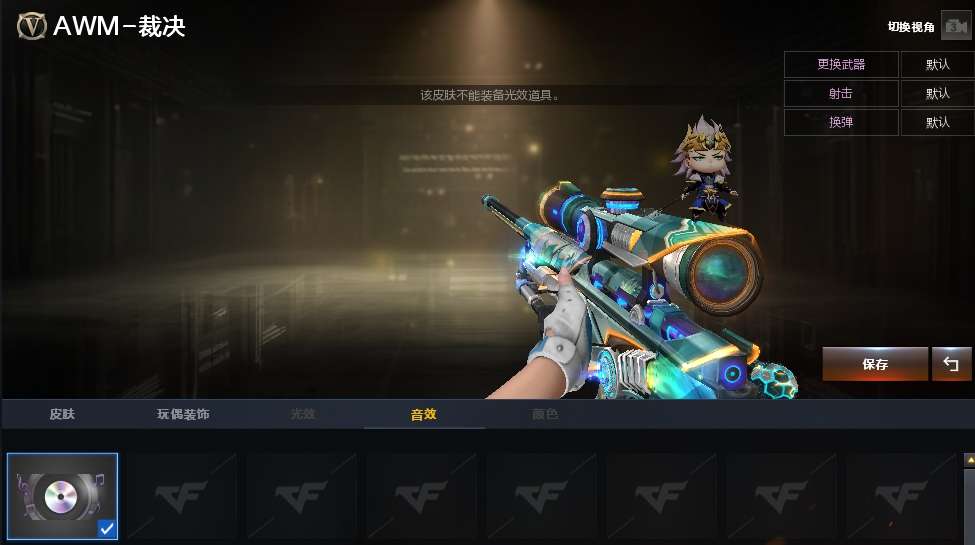Choose the 更换武器 animation option
Image resolution: width=975 pixels, height=545 pixels.
(x=841, y=64)
